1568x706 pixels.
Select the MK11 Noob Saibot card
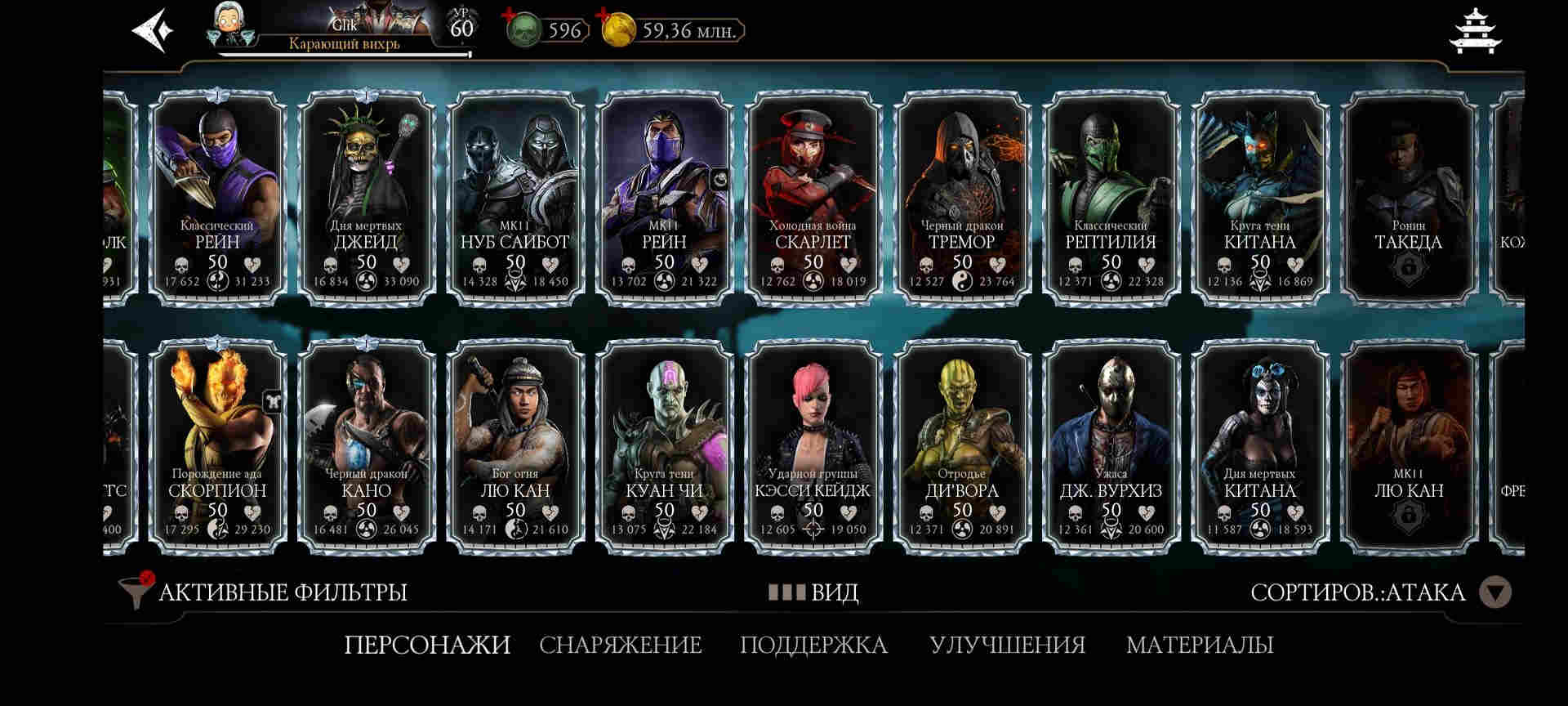(x=515, y=198)
